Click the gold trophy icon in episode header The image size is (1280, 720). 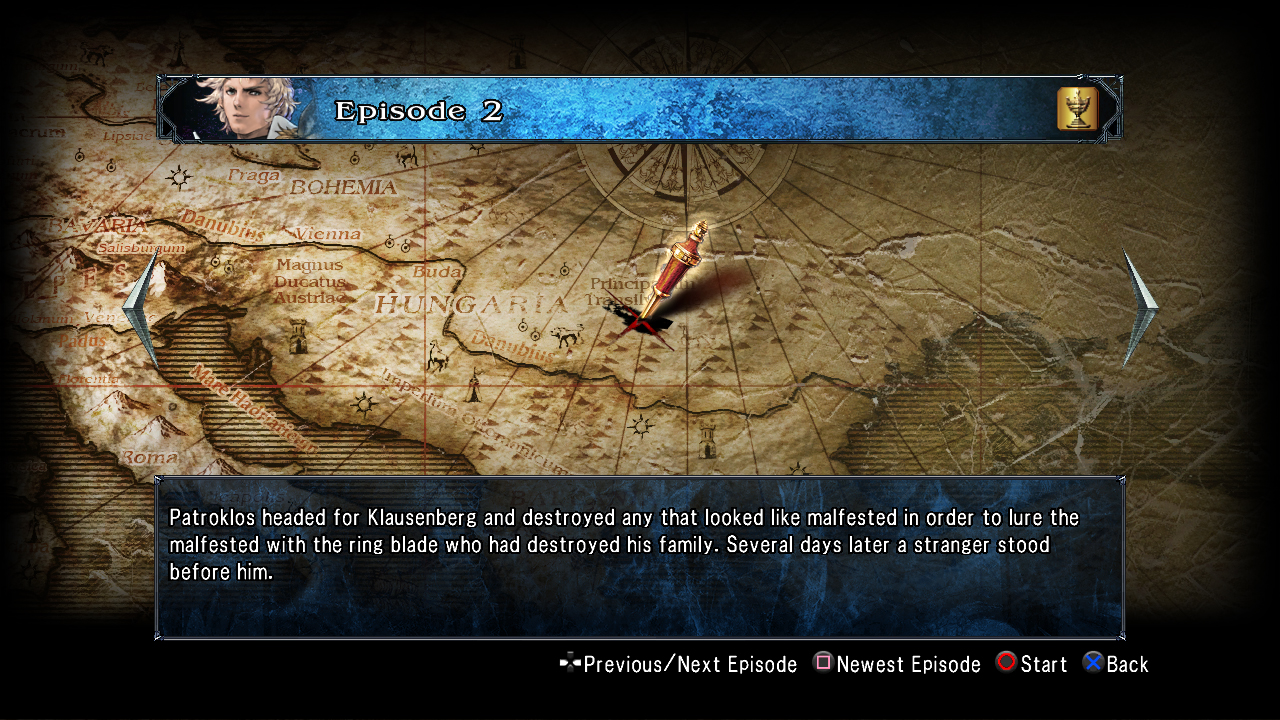pyautogui.click(x=1077, y=109)
